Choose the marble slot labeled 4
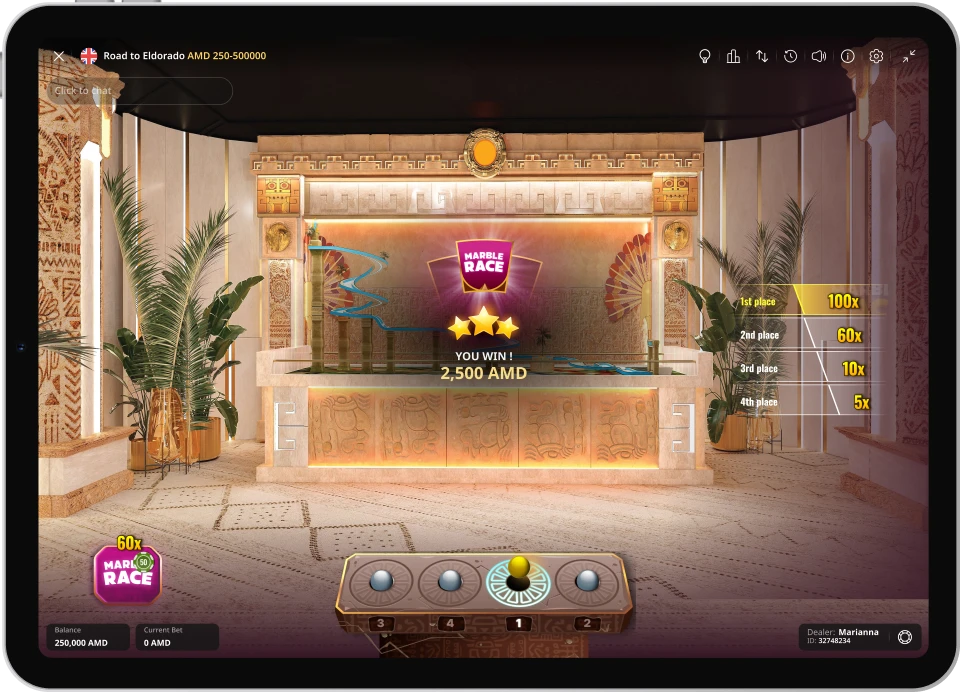The height and width of the screenshot is (692, 960). click(450, 583)
